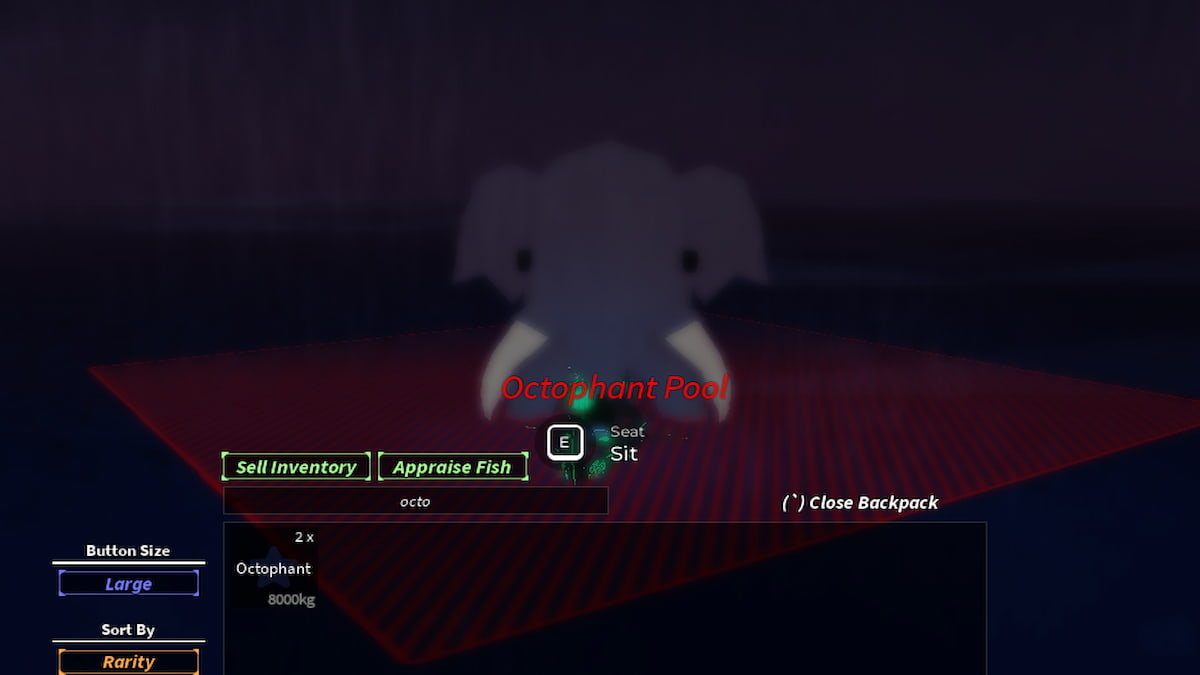
Task: Change the Large button size setting
Action: click(x=128, y=584)
